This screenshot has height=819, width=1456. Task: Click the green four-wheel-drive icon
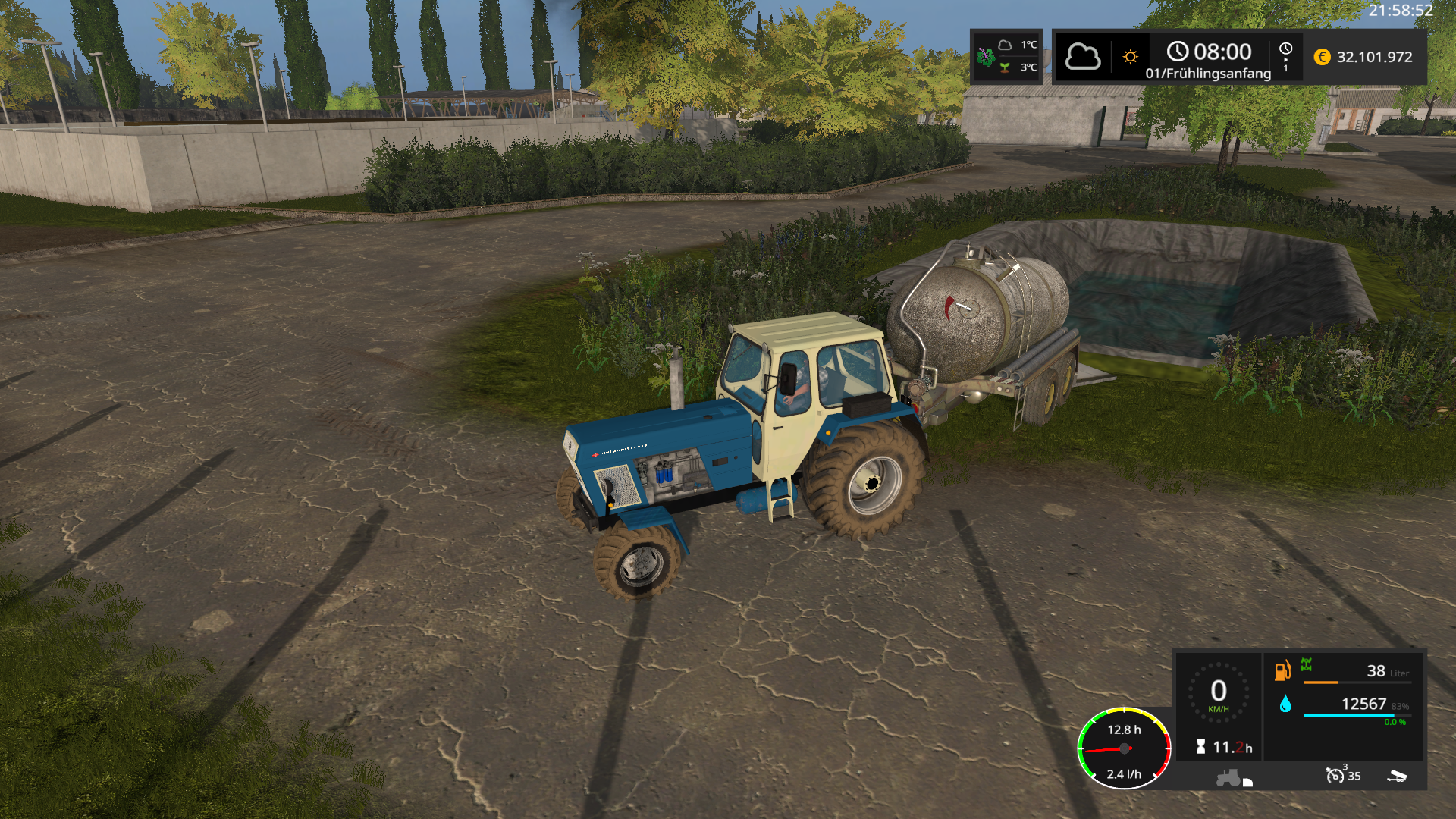click(x=1307, y=665)
